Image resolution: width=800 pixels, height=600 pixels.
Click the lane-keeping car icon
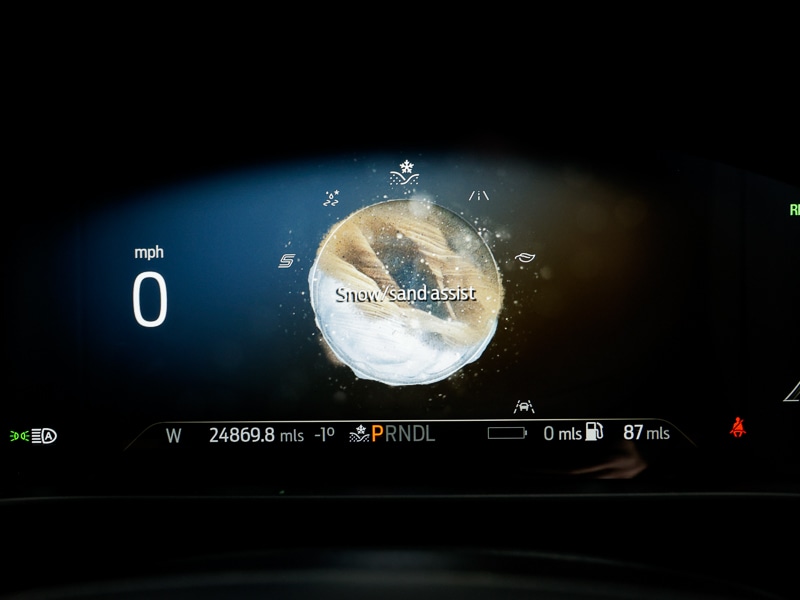click(x=524, y=406)
